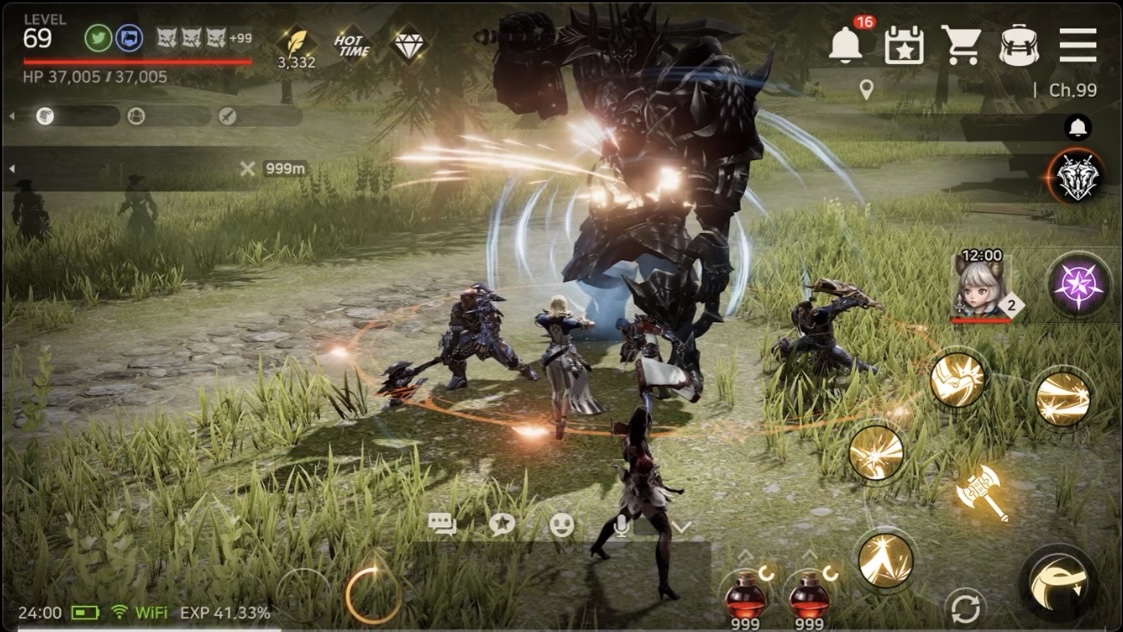Trigger the main attack button

pos(1059,584)
